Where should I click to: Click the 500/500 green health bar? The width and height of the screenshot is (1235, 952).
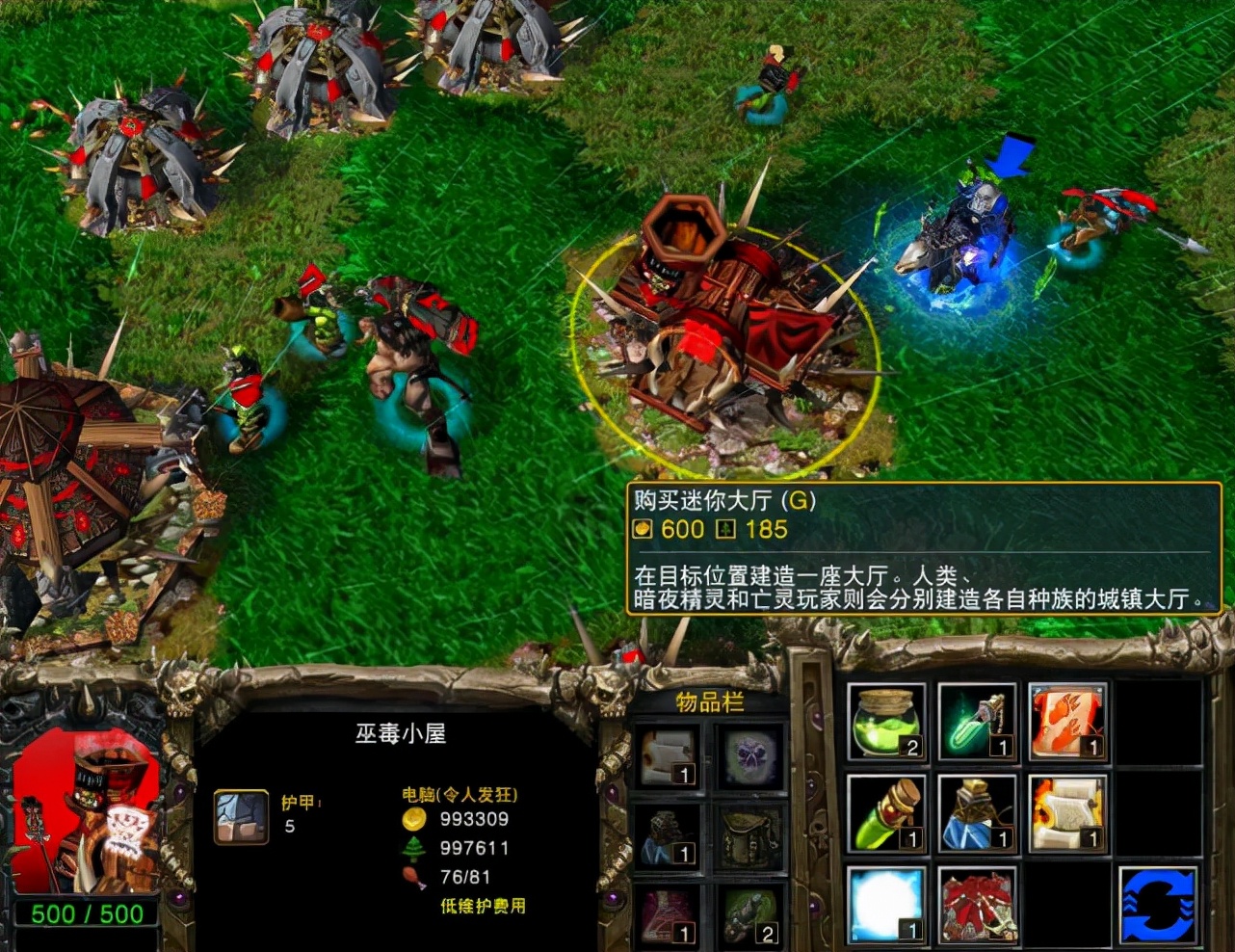[85, 913]
